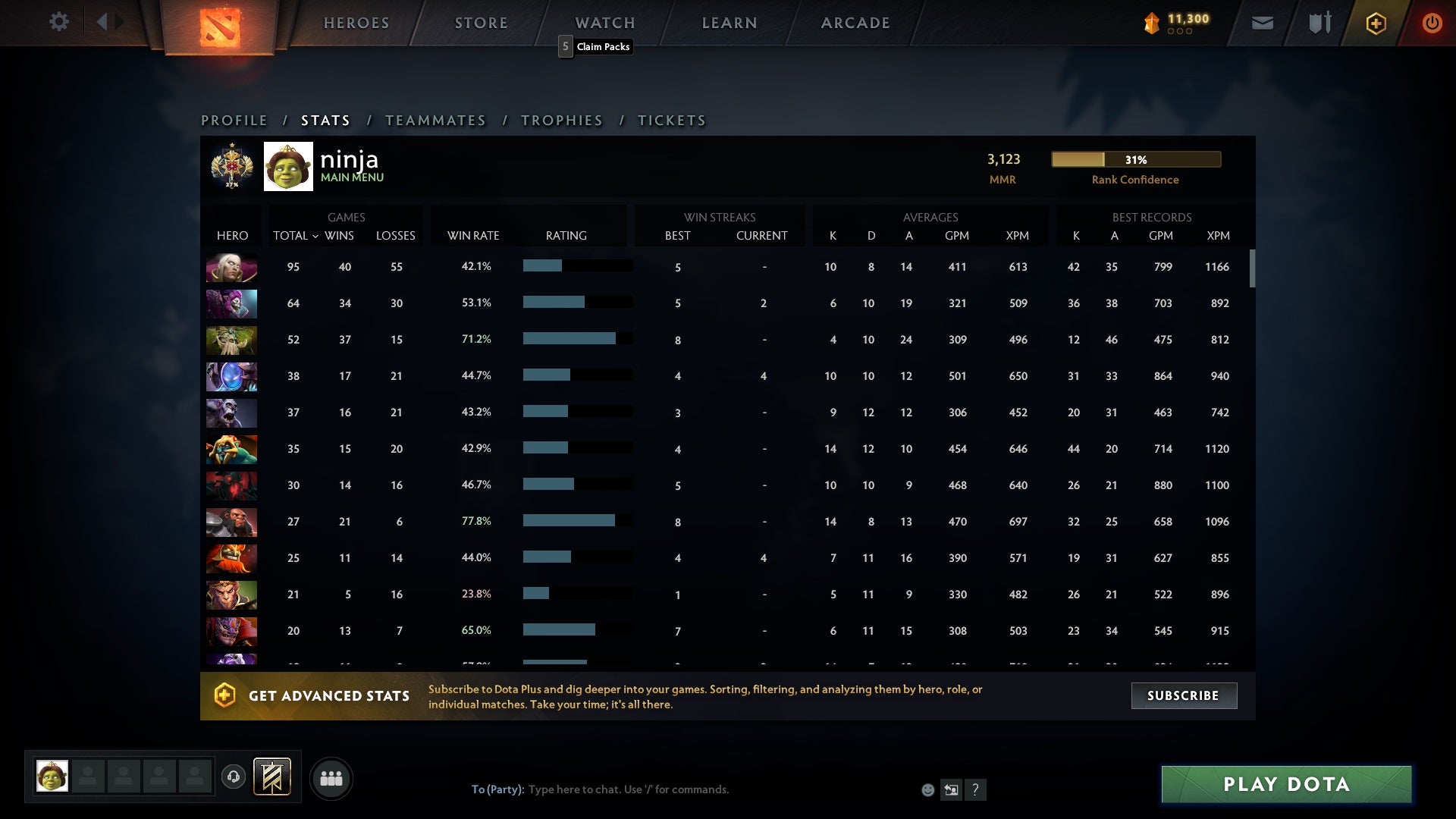
Task: Open the settings gear
Action: click(59, 22)
